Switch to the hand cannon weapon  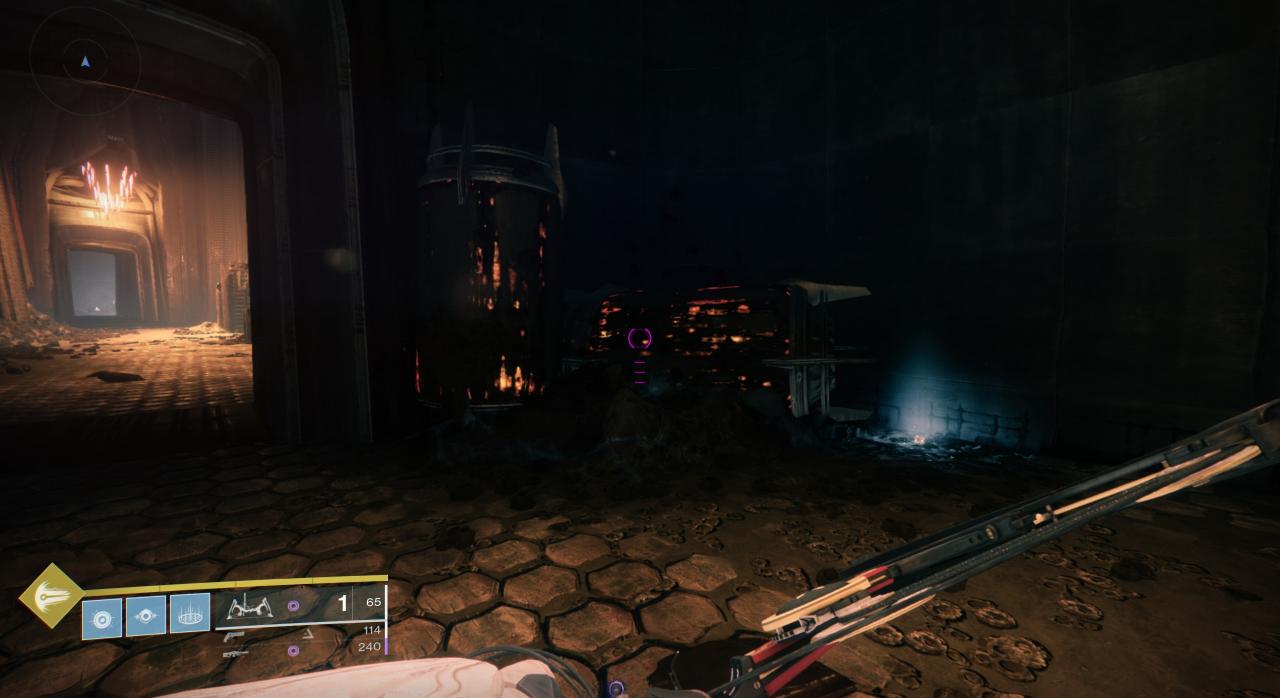coord(234,635)
